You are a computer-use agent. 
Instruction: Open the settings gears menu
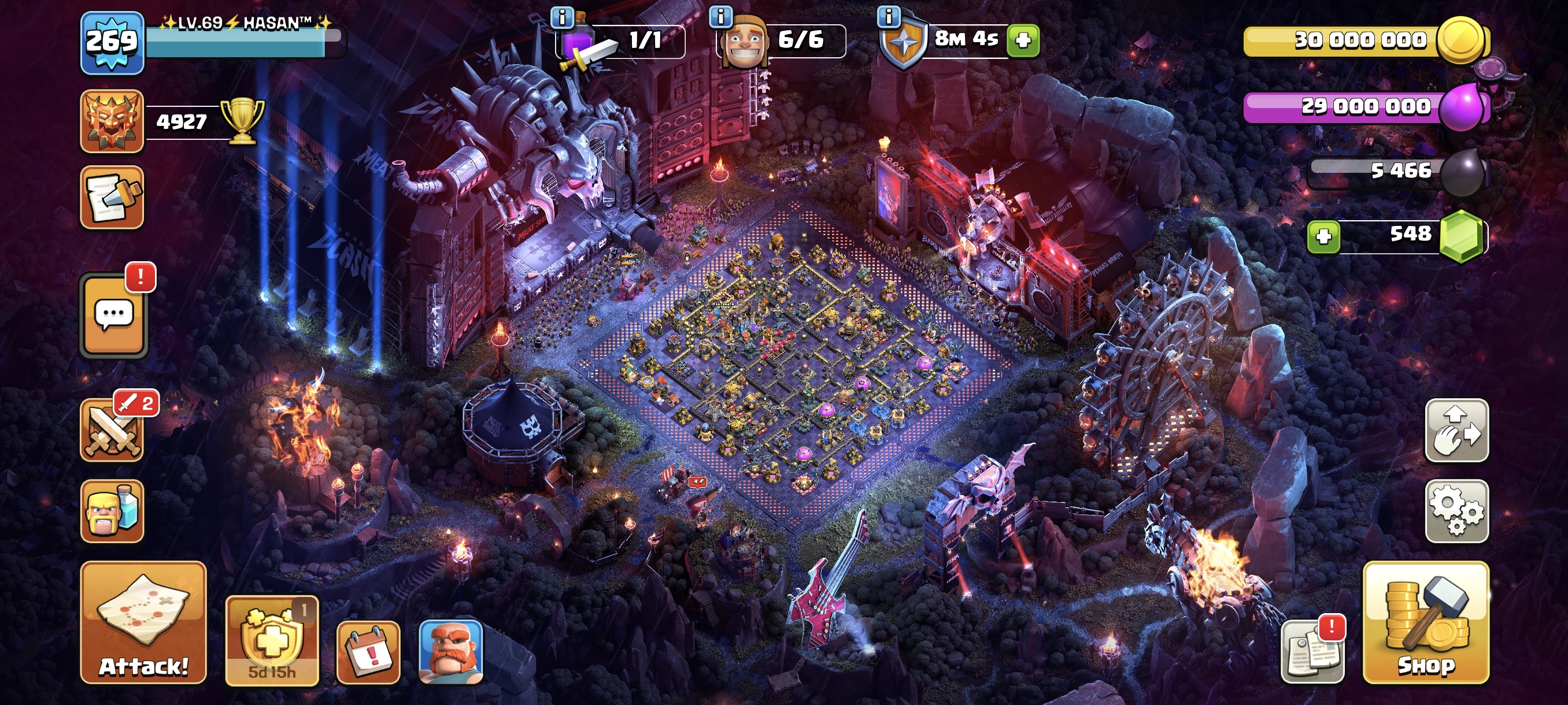pyautogui.click(x=1456, y=511)
